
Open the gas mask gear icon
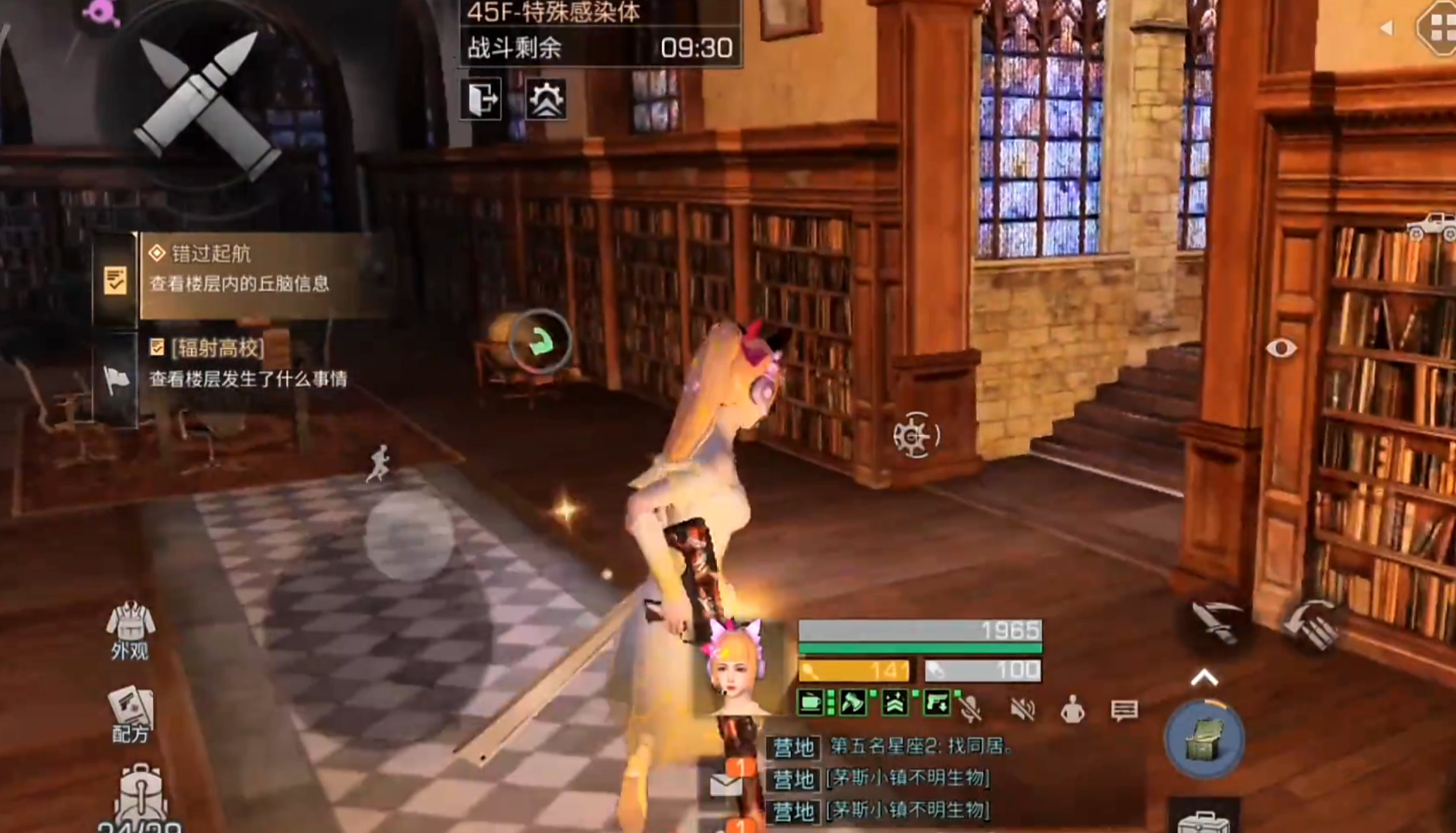pyautogui.click(x=546, y=99)
